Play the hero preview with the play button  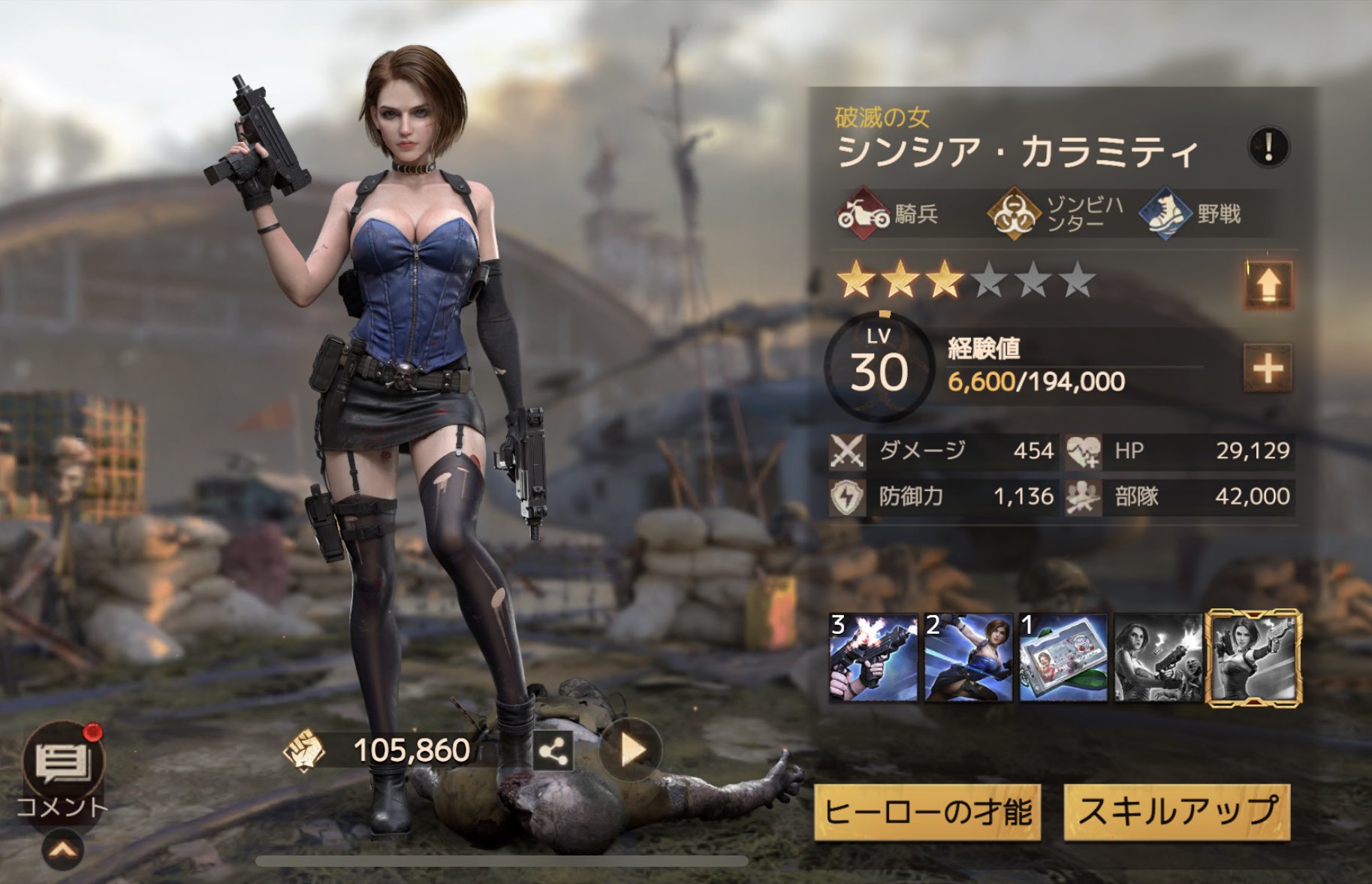pyautogui.click(x=631, y=750)
